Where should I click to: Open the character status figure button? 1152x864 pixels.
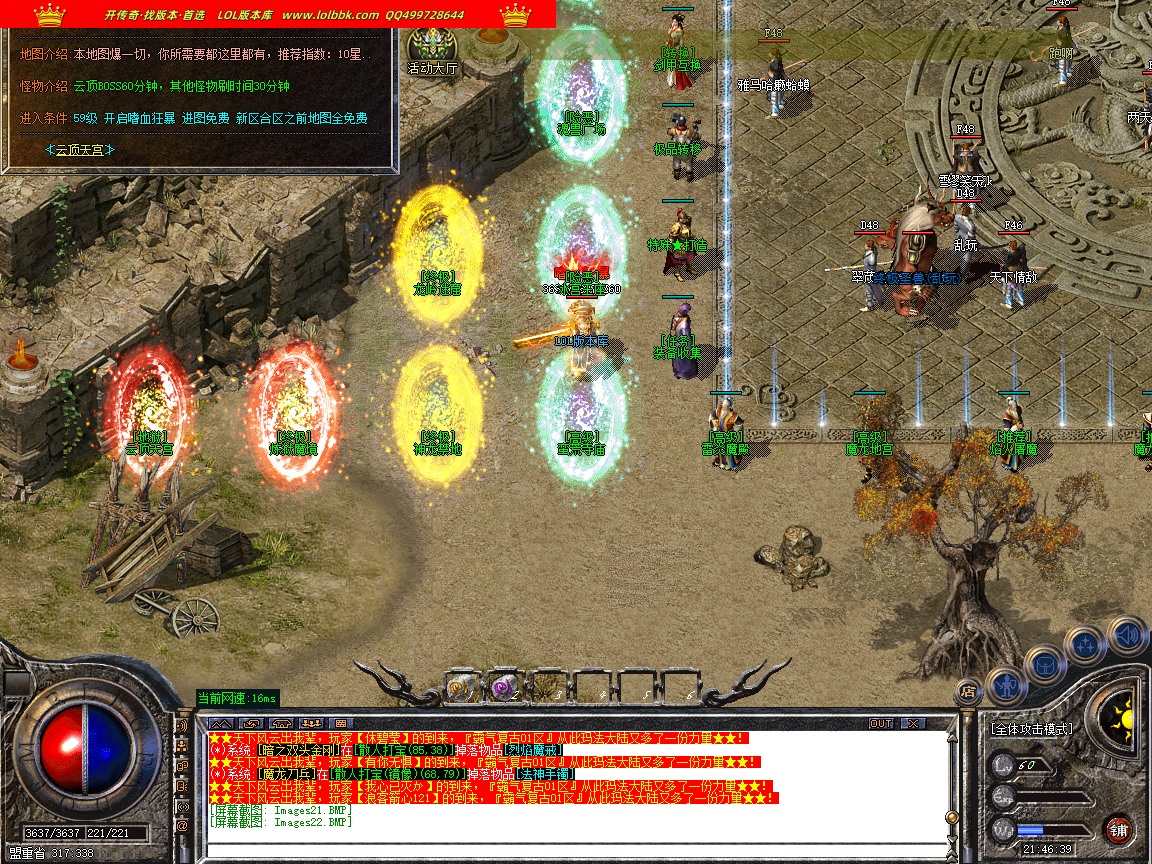click(x=1004, y=684)
